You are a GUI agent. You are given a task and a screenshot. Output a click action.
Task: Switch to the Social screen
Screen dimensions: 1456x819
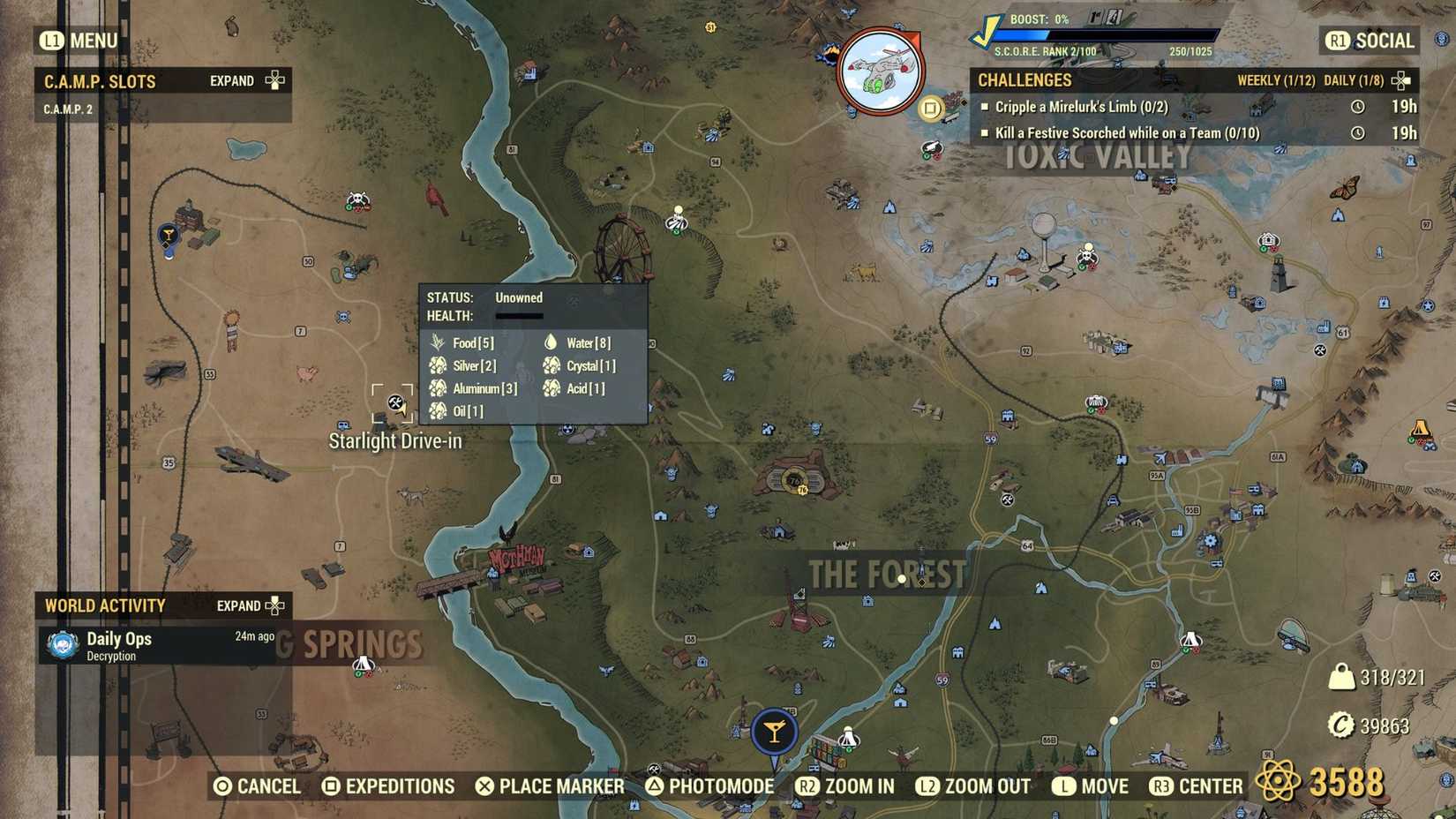coord(1367,41)
